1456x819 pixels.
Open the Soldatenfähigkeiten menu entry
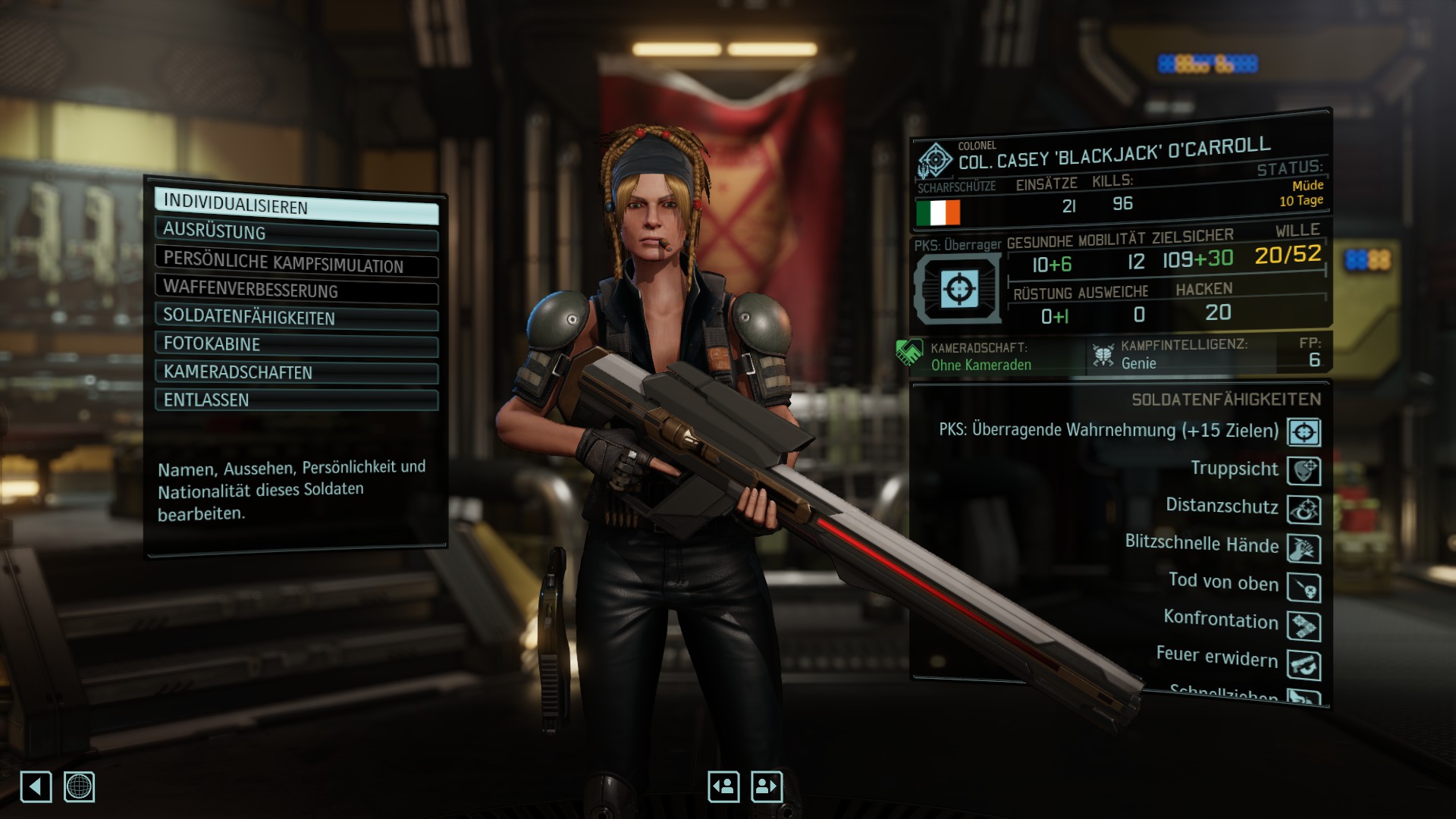(296, 318)
